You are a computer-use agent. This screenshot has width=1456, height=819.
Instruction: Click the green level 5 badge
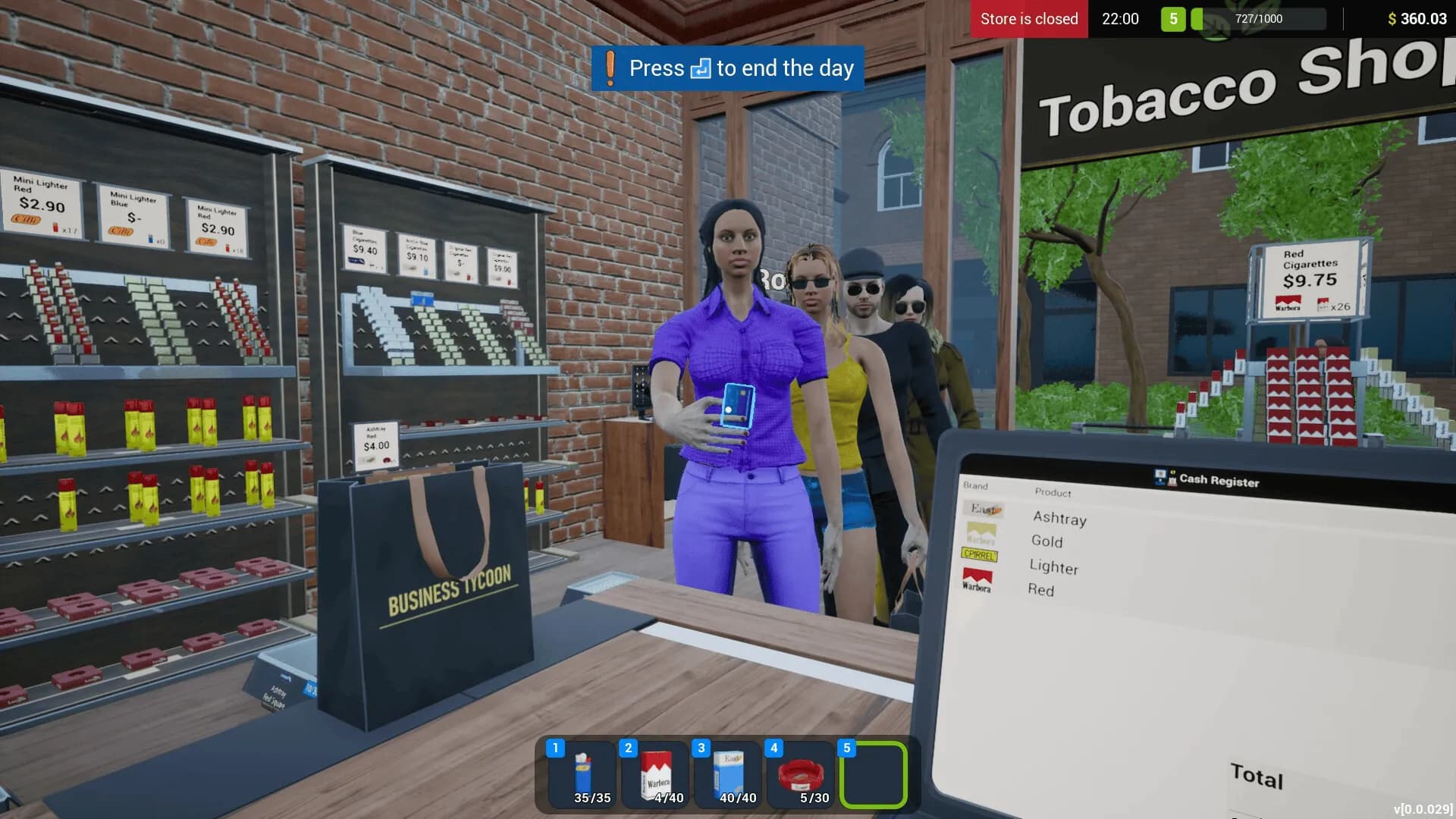pyautogui.click(x=1174, y=19)
